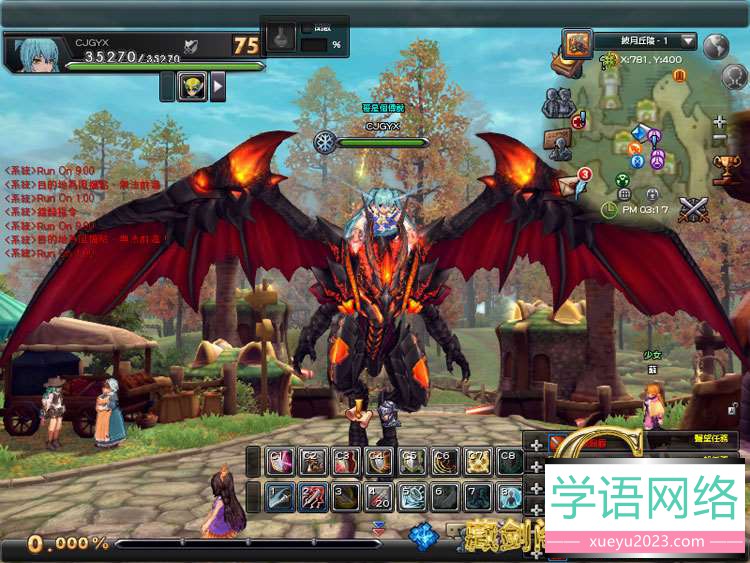Use the blade skill in slot 1
This screenshot has height=563, width=750.
(280, 497)
